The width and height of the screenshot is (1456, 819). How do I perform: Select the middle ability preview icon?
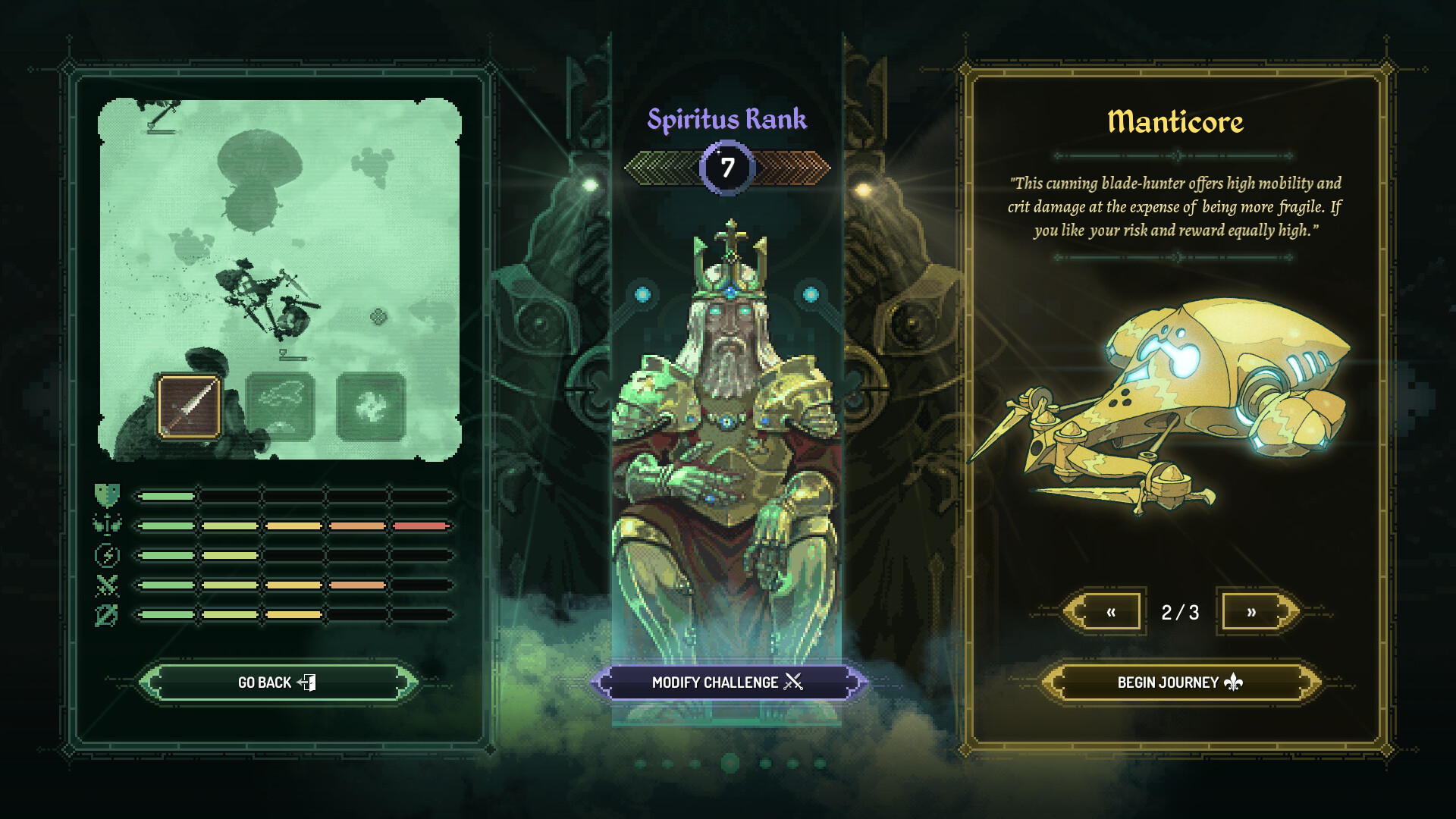280,406
